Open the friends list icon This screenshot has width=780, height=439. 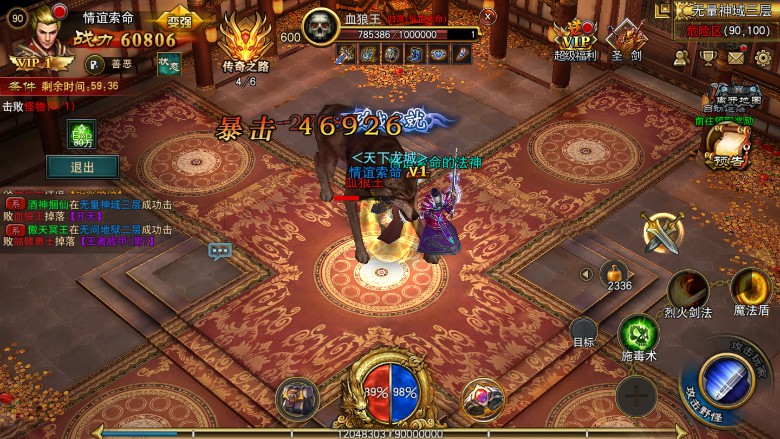681,57
